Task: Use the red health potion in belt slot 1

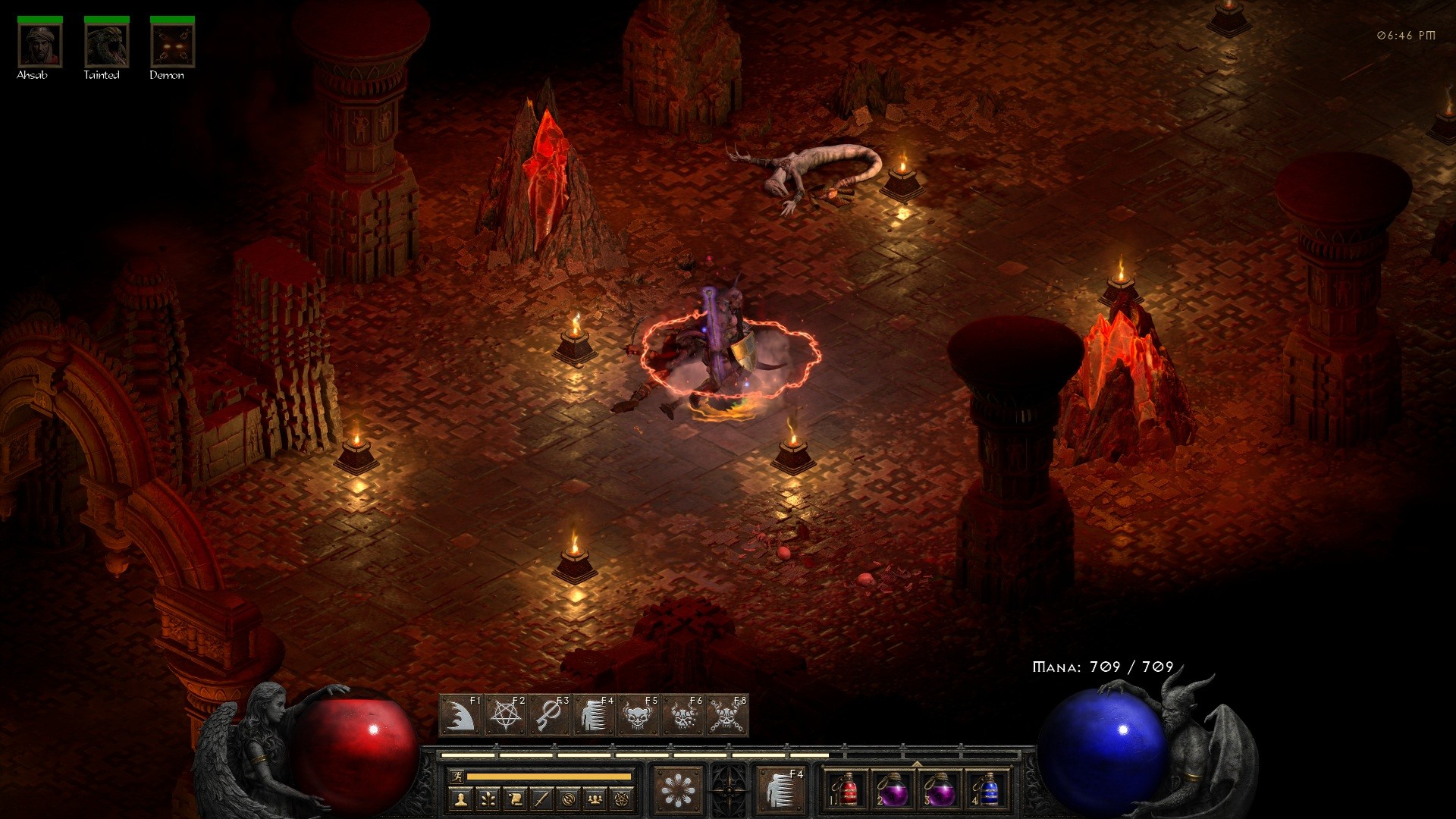Action: click(x=847, y=790)
